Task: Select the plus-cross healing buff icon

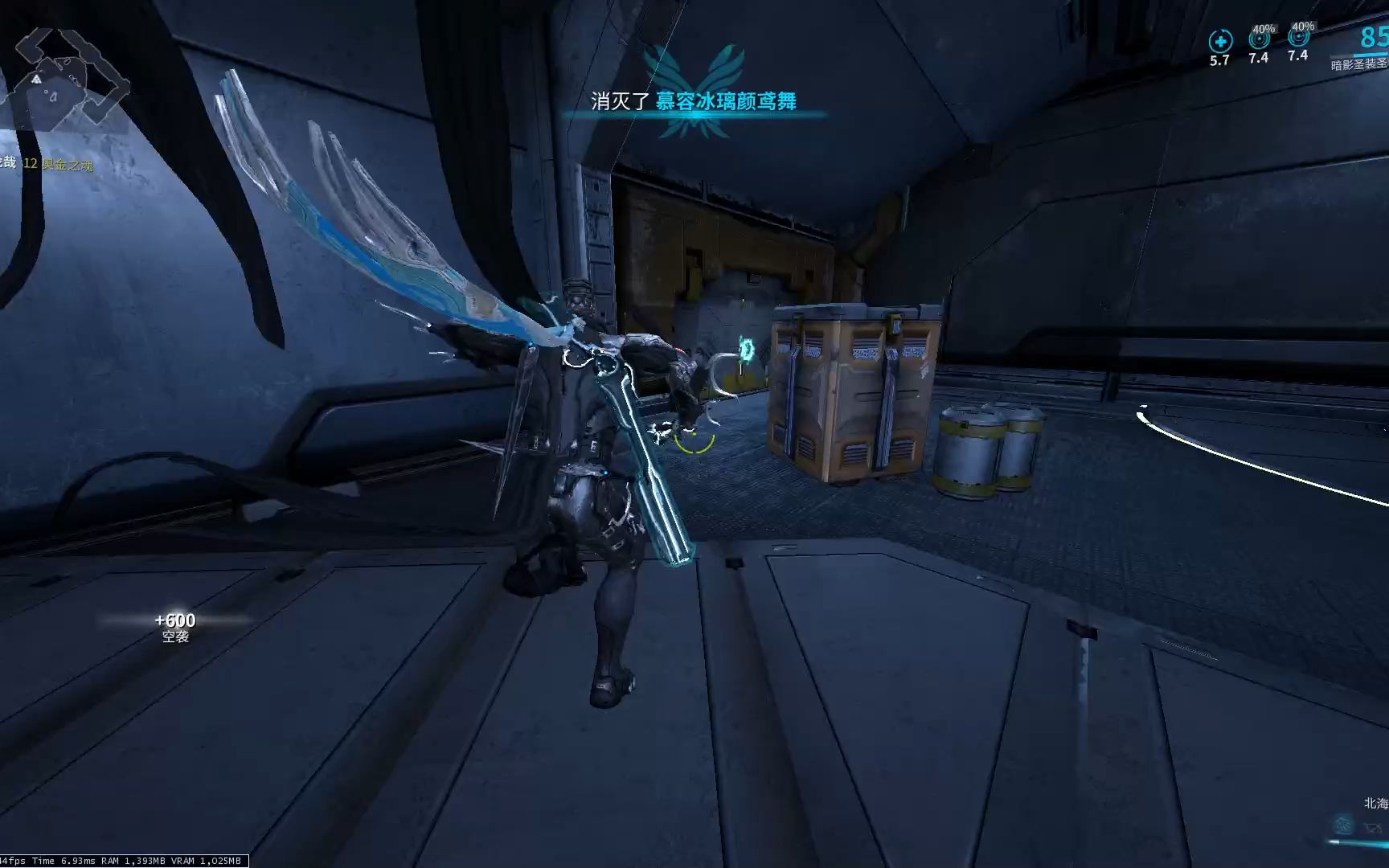Action: (x=1220, y=41)
